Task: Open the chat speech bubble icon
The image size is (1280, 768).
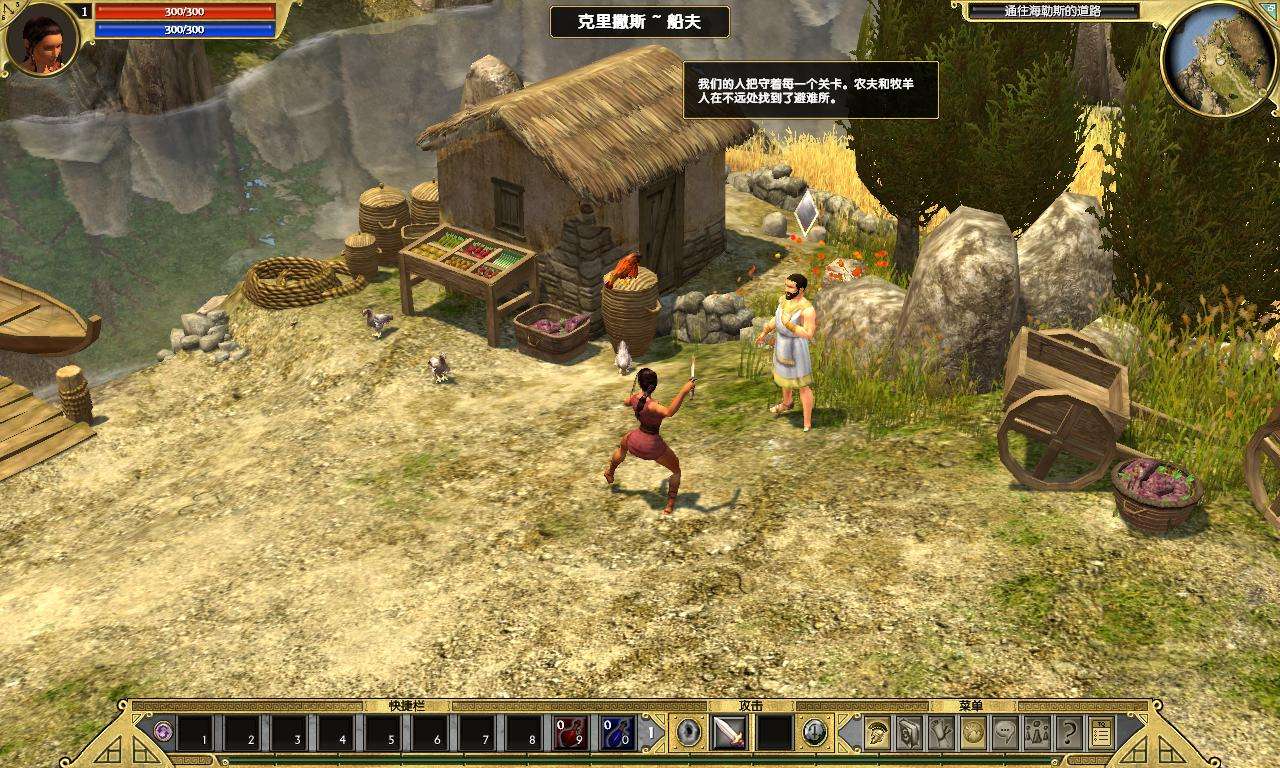Action: (x=1005, y=733)
